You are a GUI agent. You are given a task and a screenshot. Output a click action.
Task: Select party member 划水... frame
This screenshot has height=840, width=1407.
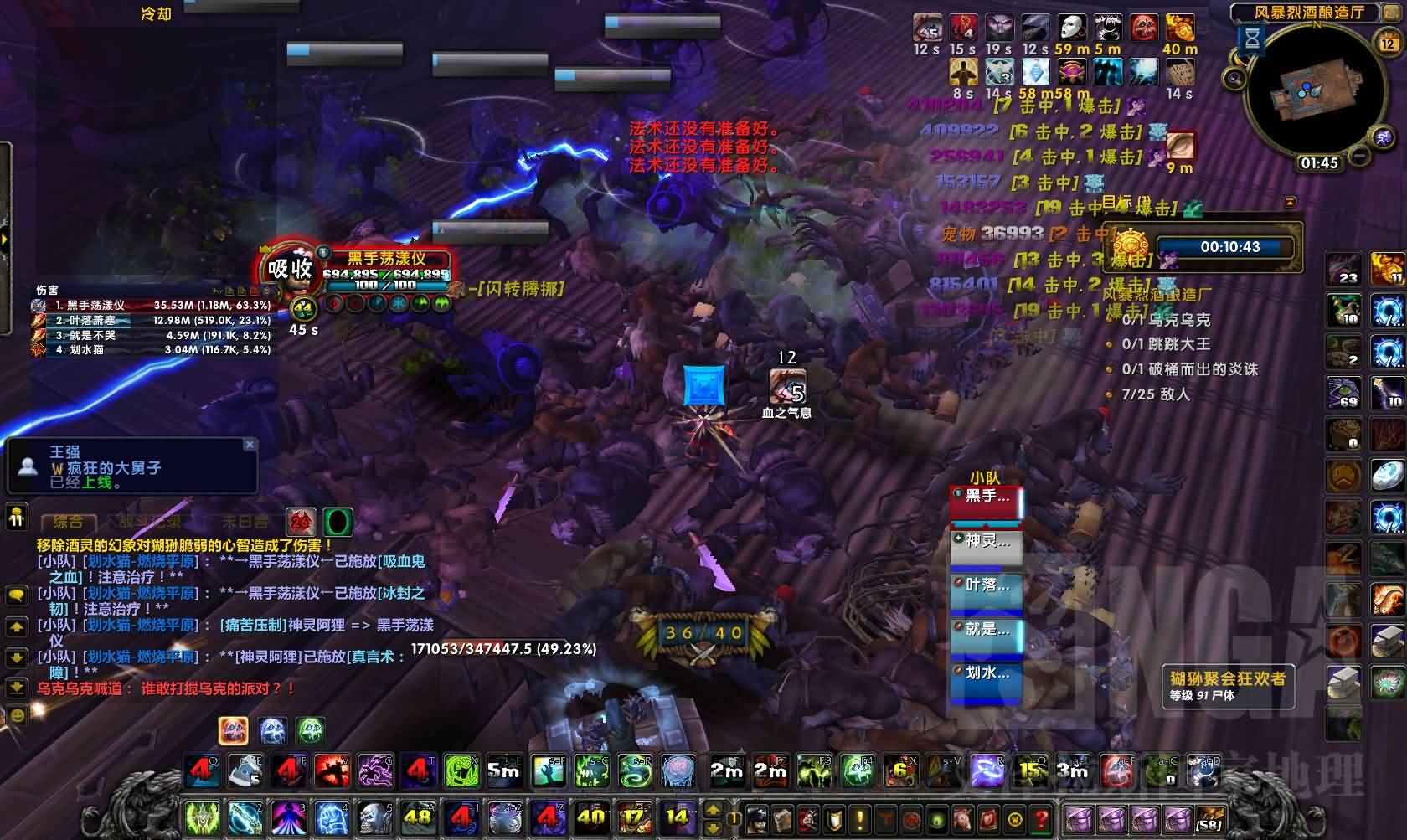tap(987, 673)
